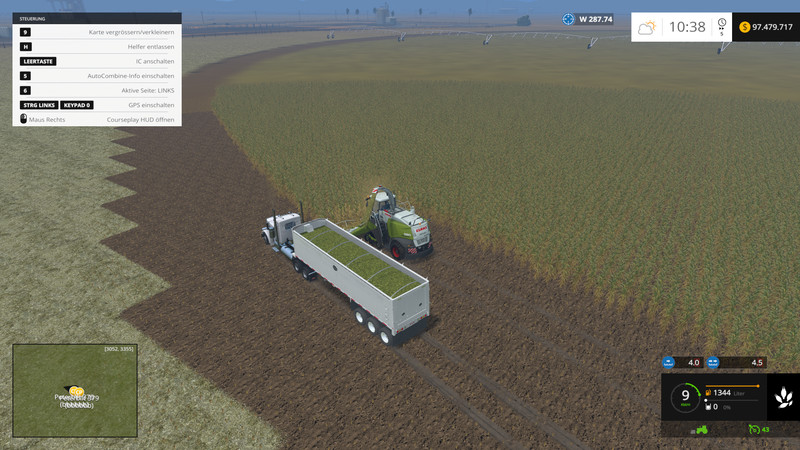Click the blue icon beside the 4.0 value
Image resolution: width=800 pixels, height=450 pixels.
(668, 362)
